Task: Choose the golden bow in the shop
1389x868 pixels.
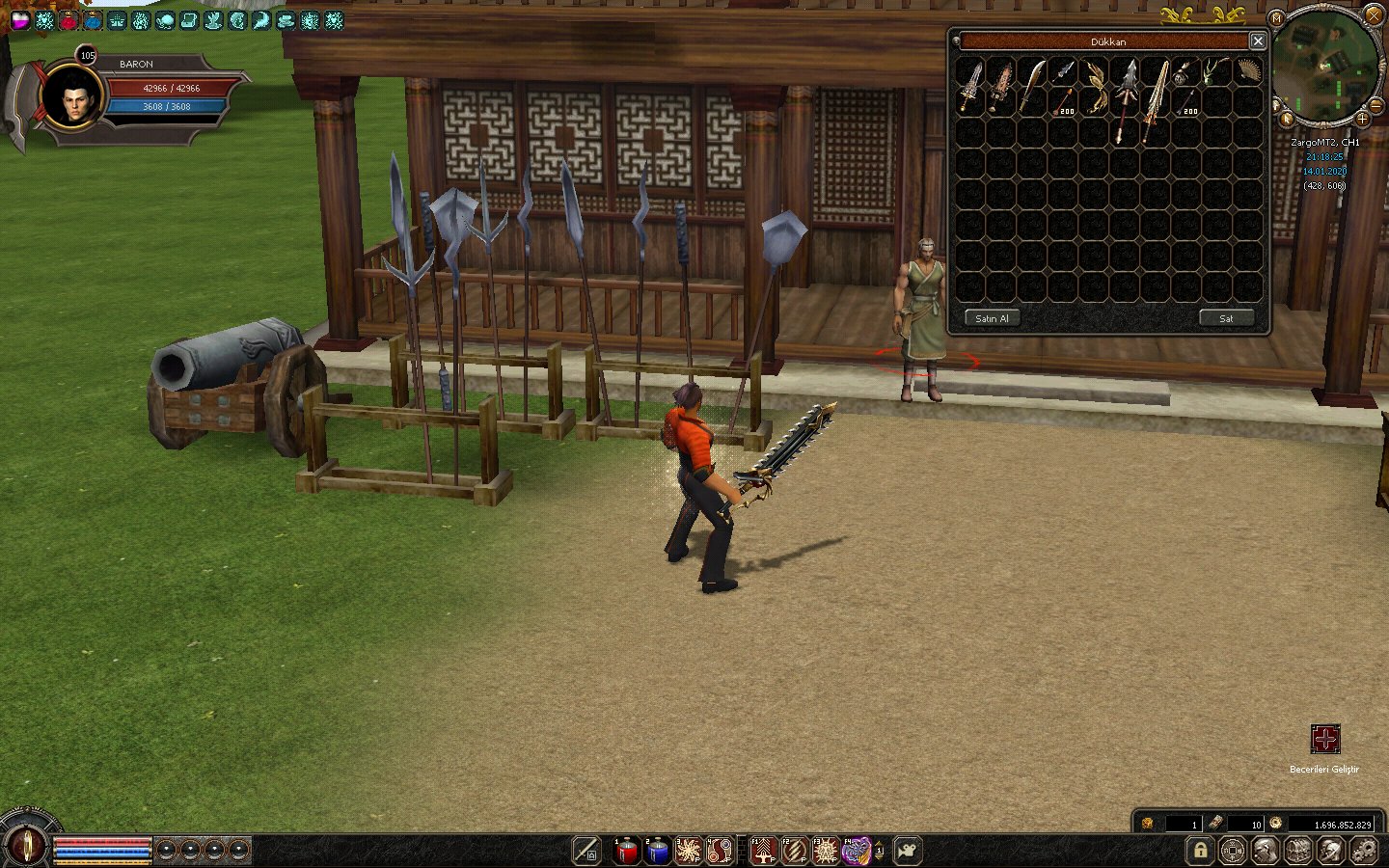Action: pos(1096,85)
